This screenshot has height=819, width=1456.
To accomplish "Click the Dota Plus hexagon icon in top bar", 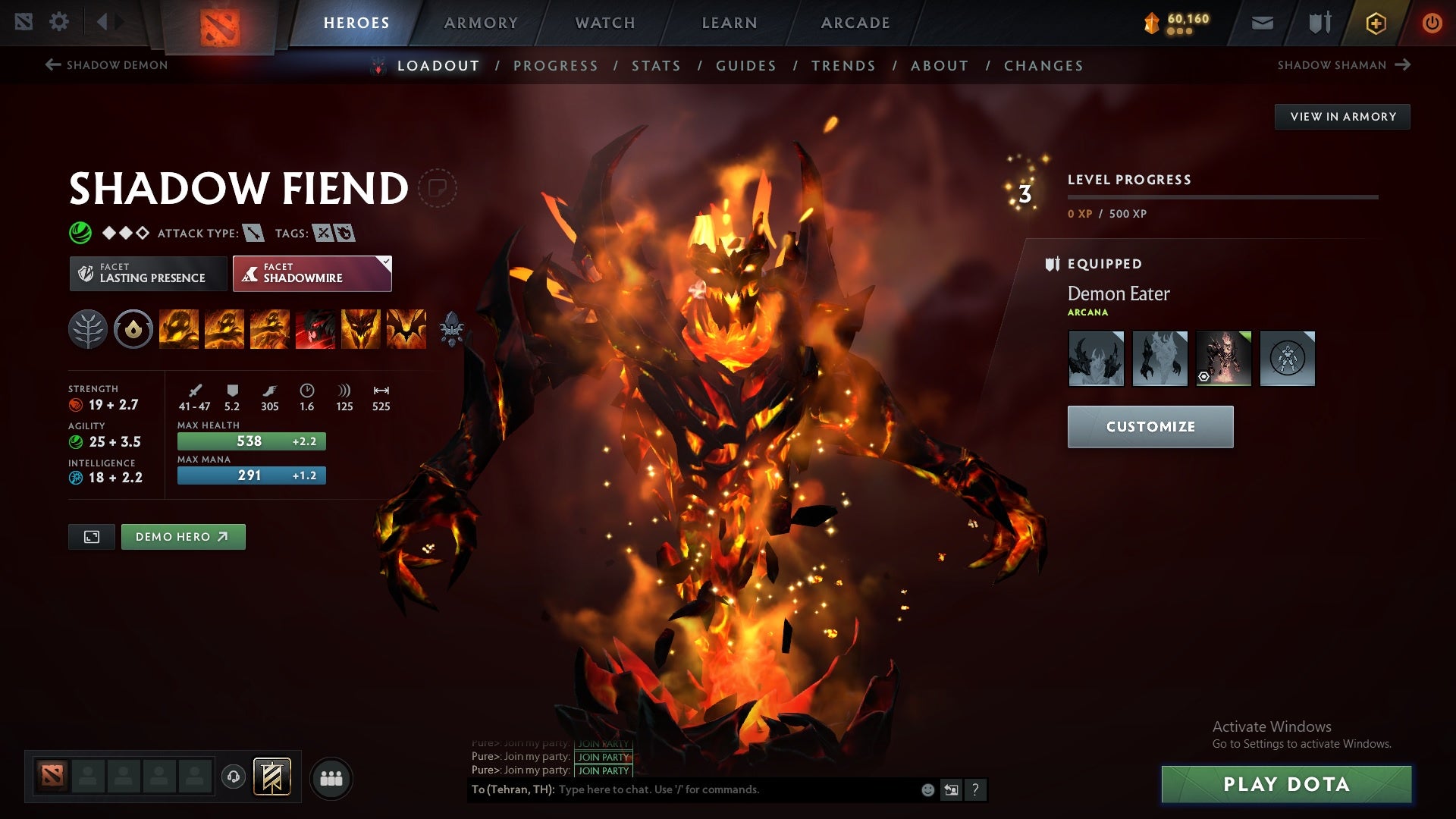I will [1375, 23].
